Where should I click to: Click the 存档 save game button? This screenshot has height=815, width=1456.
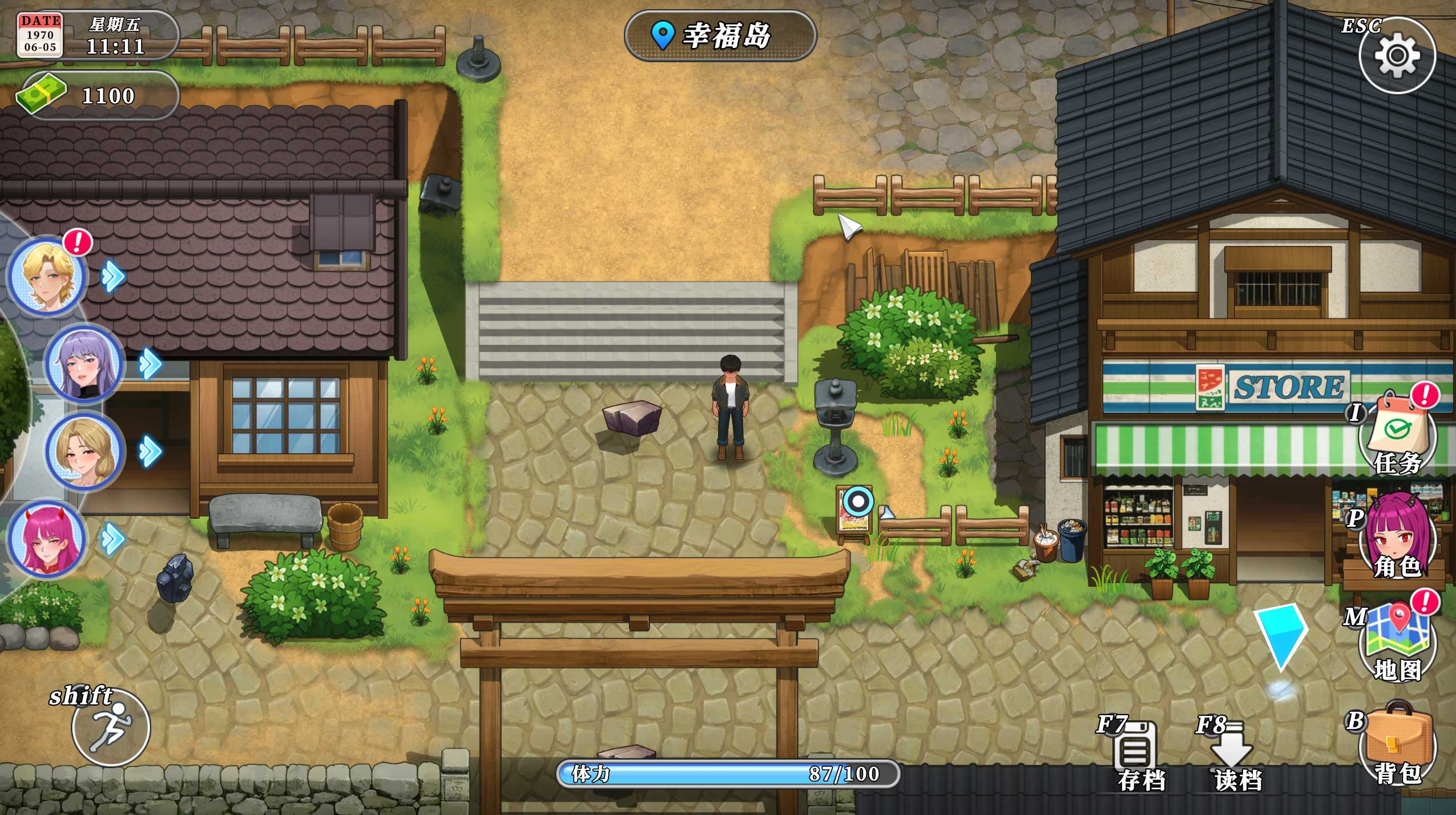[x=1137, y=755]
